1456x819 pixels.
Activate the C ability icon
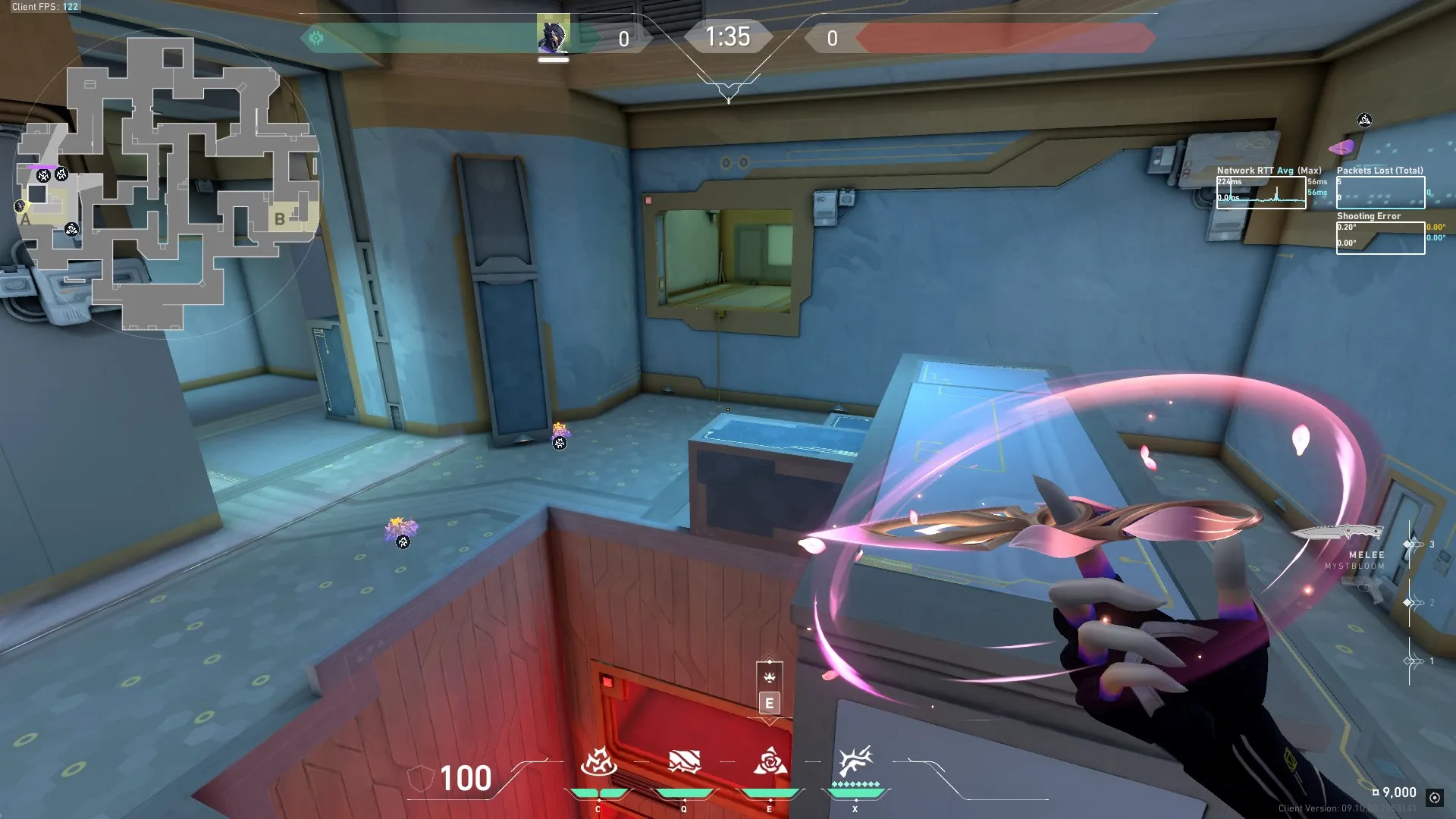598,761
